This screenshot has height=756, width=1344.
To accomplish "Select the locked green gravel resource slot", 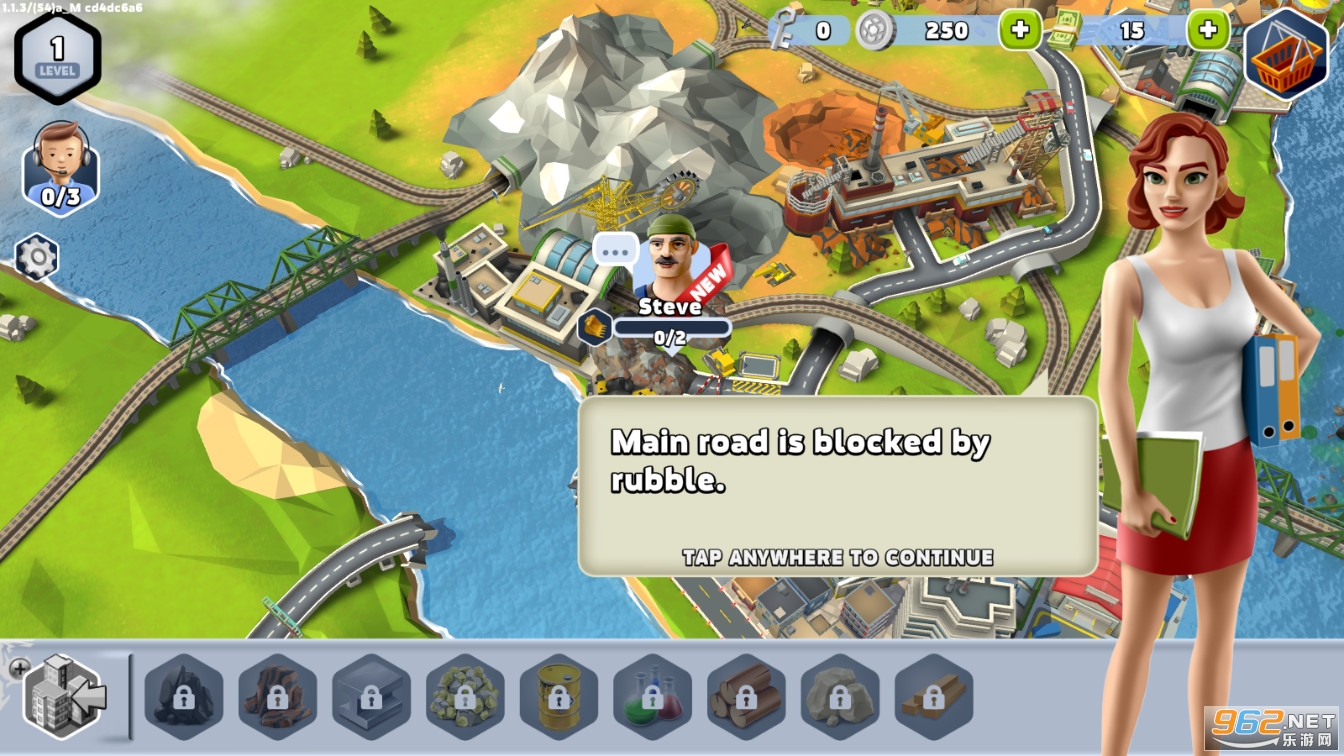I will pyautogui.click(x=465, y=697).
